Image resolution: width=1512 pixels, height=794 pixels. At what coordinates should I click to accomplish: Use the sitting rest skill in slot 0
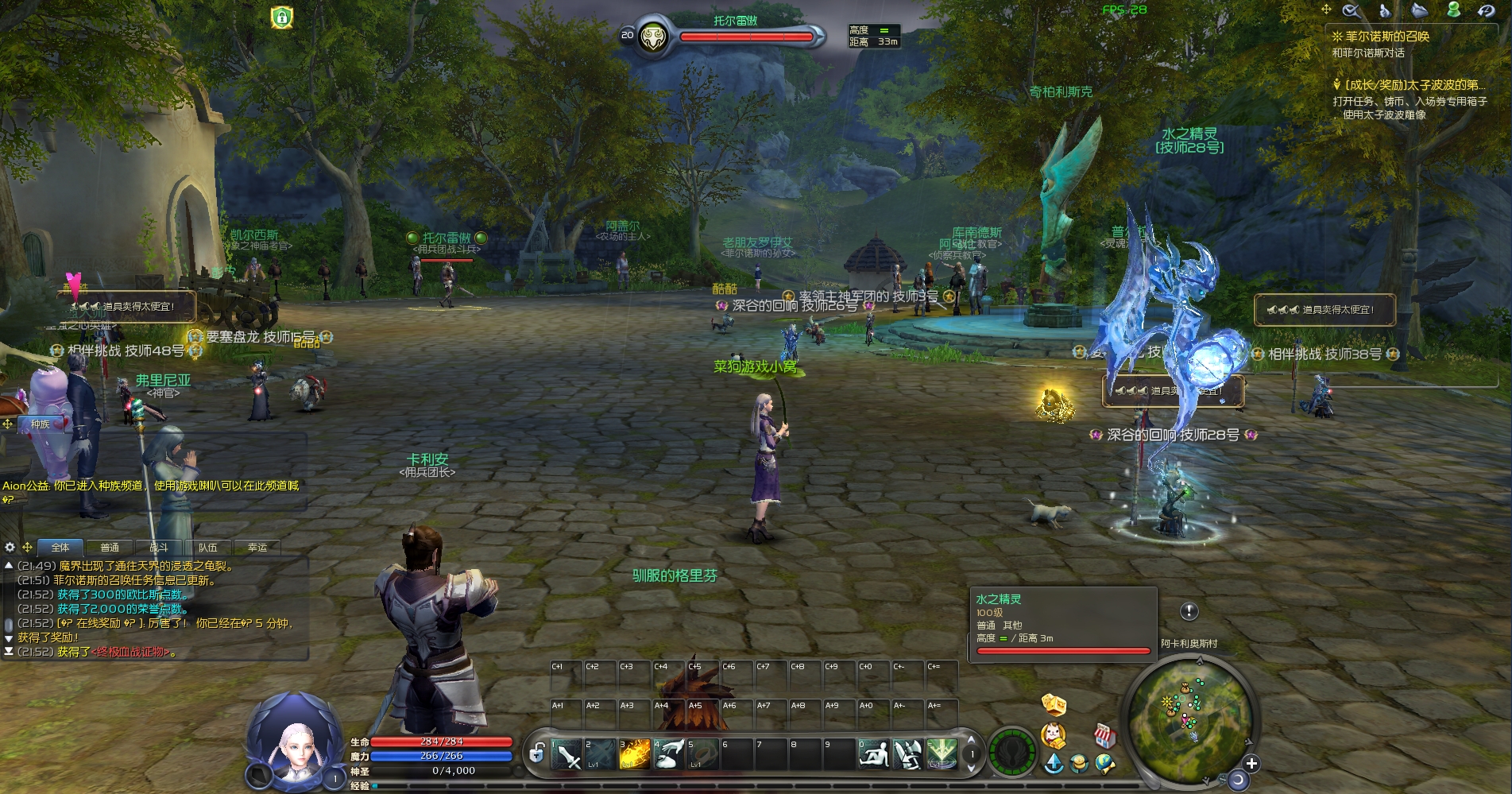pyautogui.click(x=873, y=754)
